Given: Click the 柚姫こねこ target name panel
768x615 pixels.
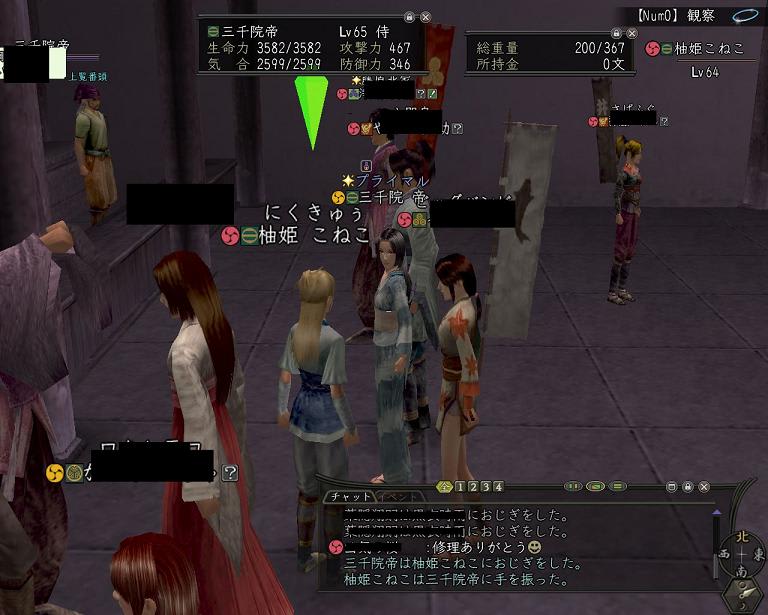Looking at the screenshot, I should 706,48.
